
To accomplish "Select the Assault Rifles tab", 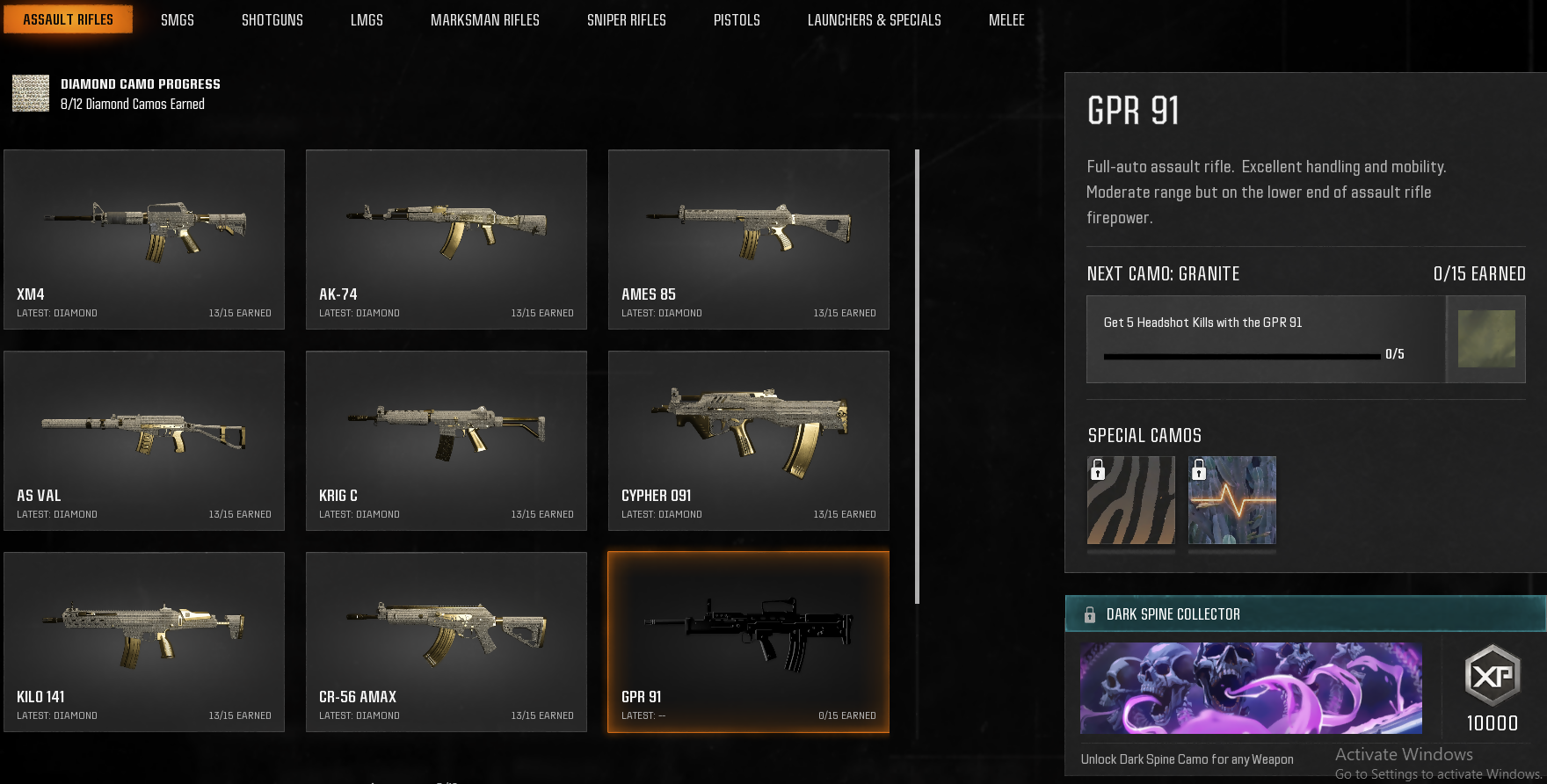I will coord(68,19).
